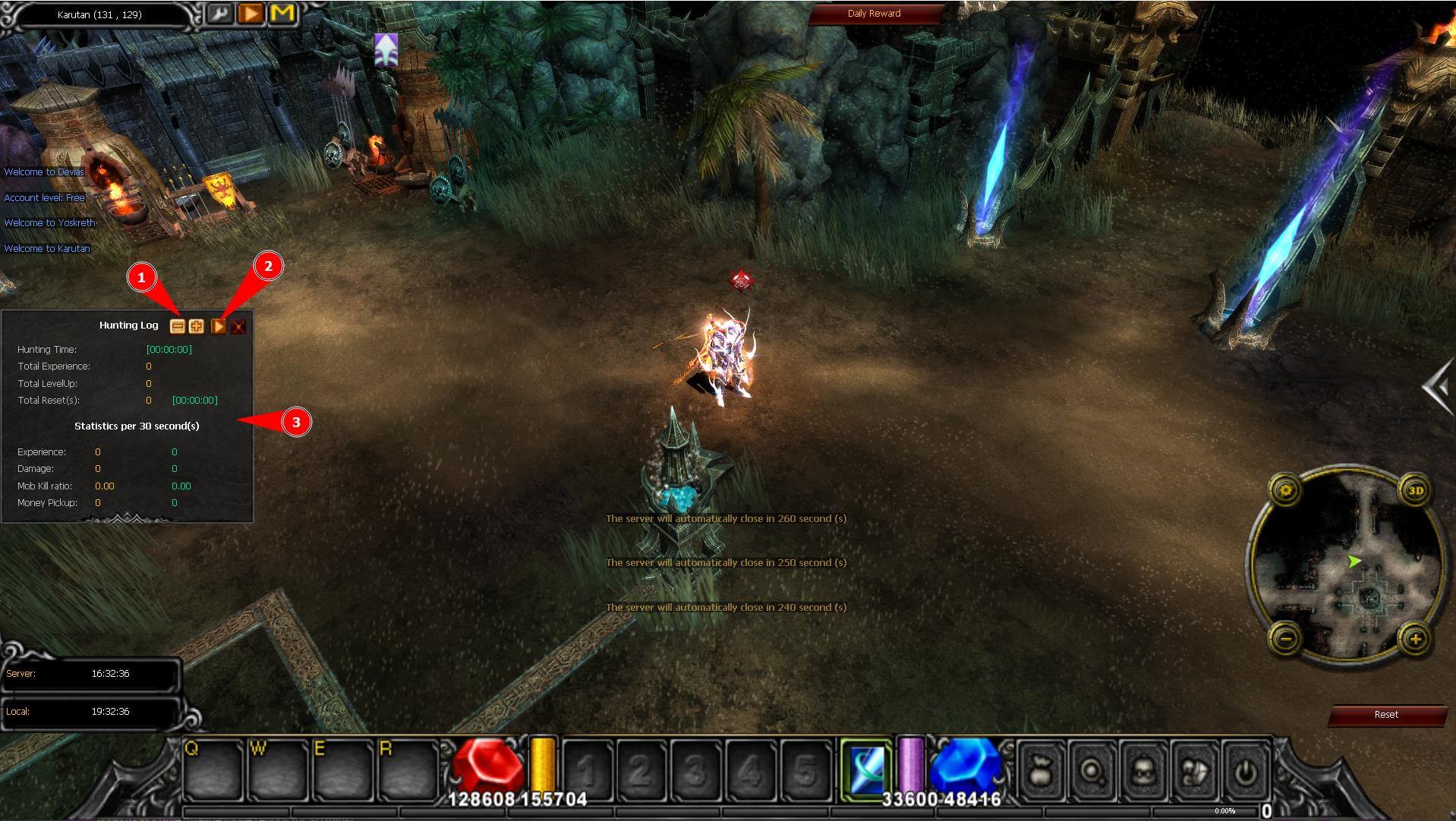Start the Hunting Log with its play button
Viewport: 1456px width, 821px height.
[x=218, y=326]
